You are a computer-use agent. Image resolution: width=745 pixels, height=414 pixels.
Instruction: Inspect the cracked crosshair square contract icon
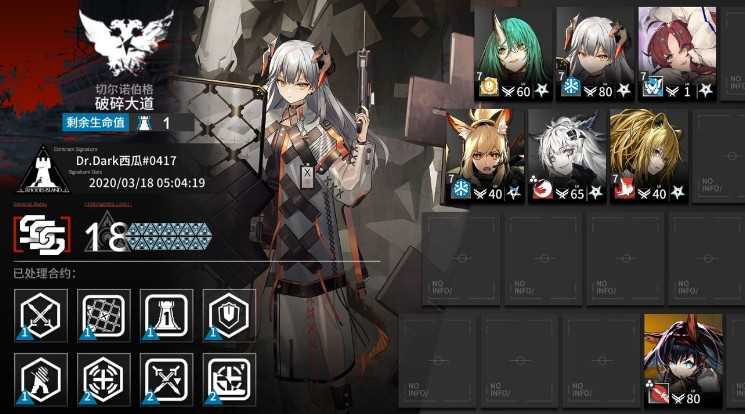tap(230, 378)
